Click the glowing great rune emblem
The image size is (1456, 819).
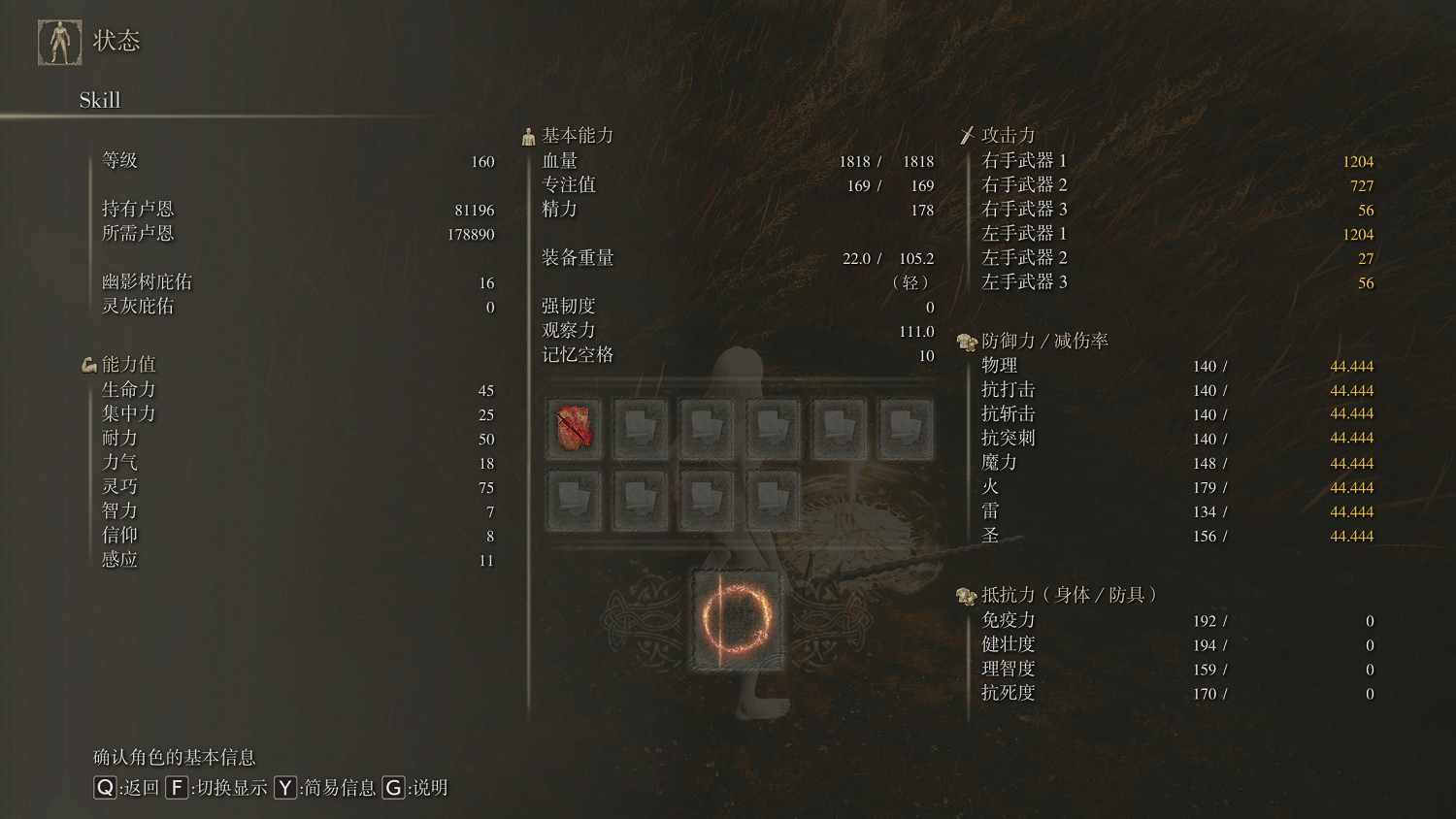pyautogui.click(x=737, y=619)
